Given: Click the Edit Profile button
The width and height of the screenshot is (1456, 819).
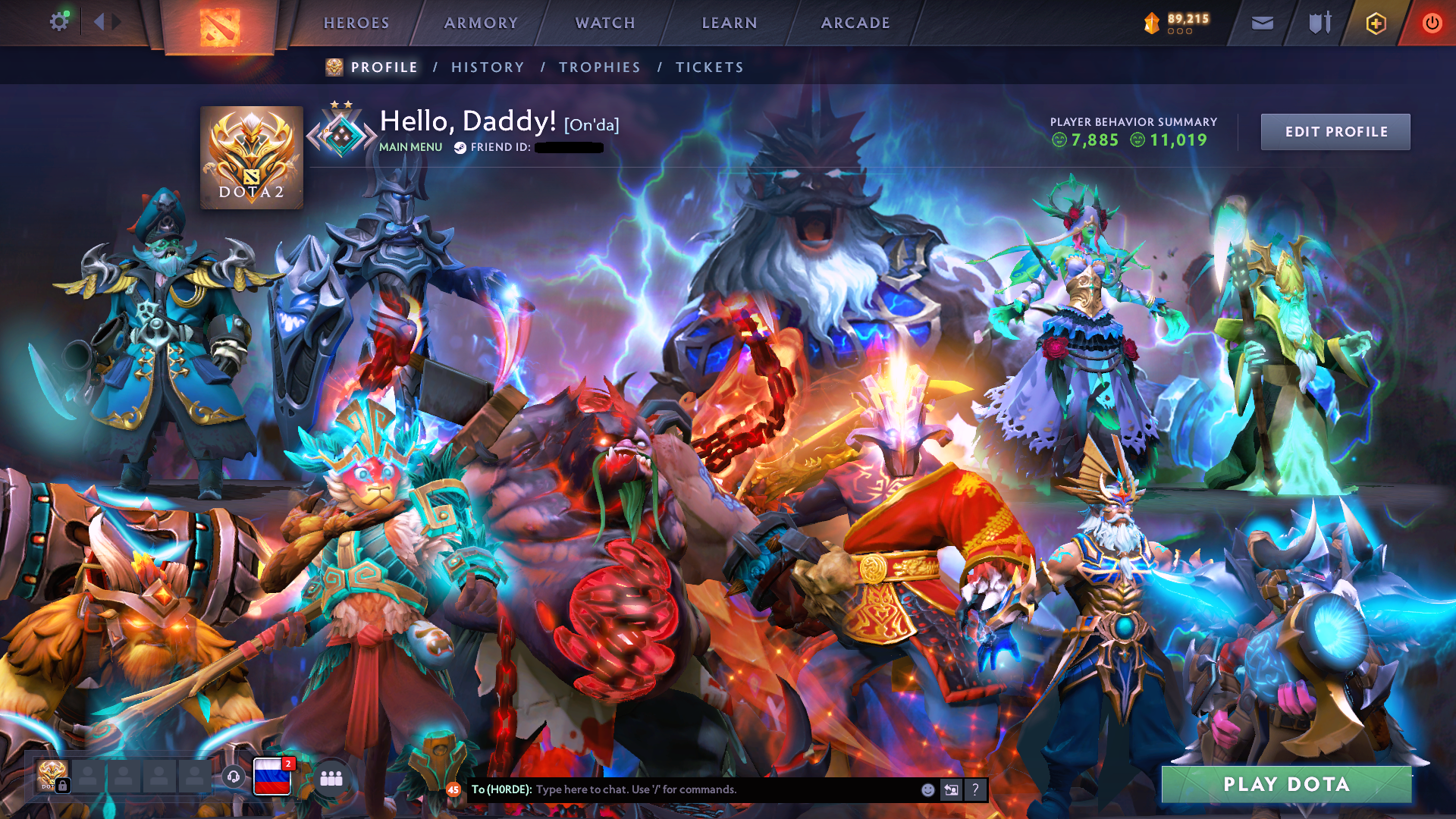Looking at the screenshot, I should [1335, 132].
